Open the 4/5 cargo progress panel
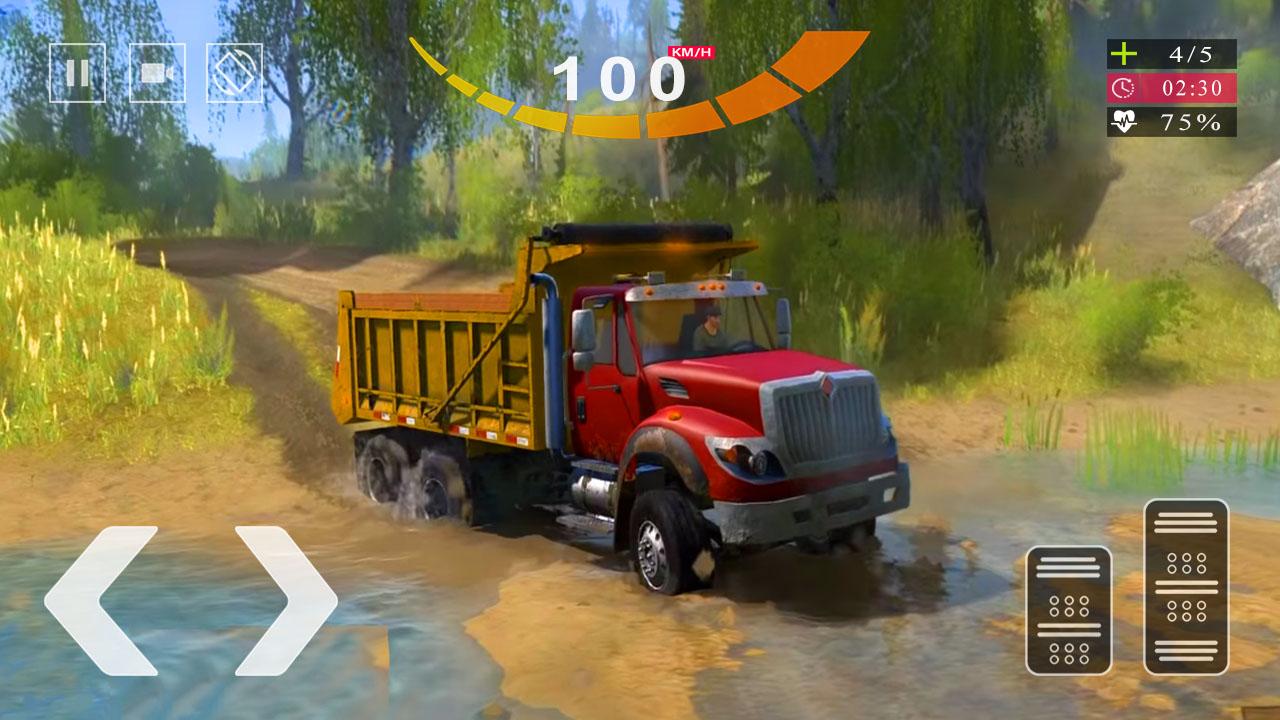Screen dimensions: 1280x720 click(1170, 53)
